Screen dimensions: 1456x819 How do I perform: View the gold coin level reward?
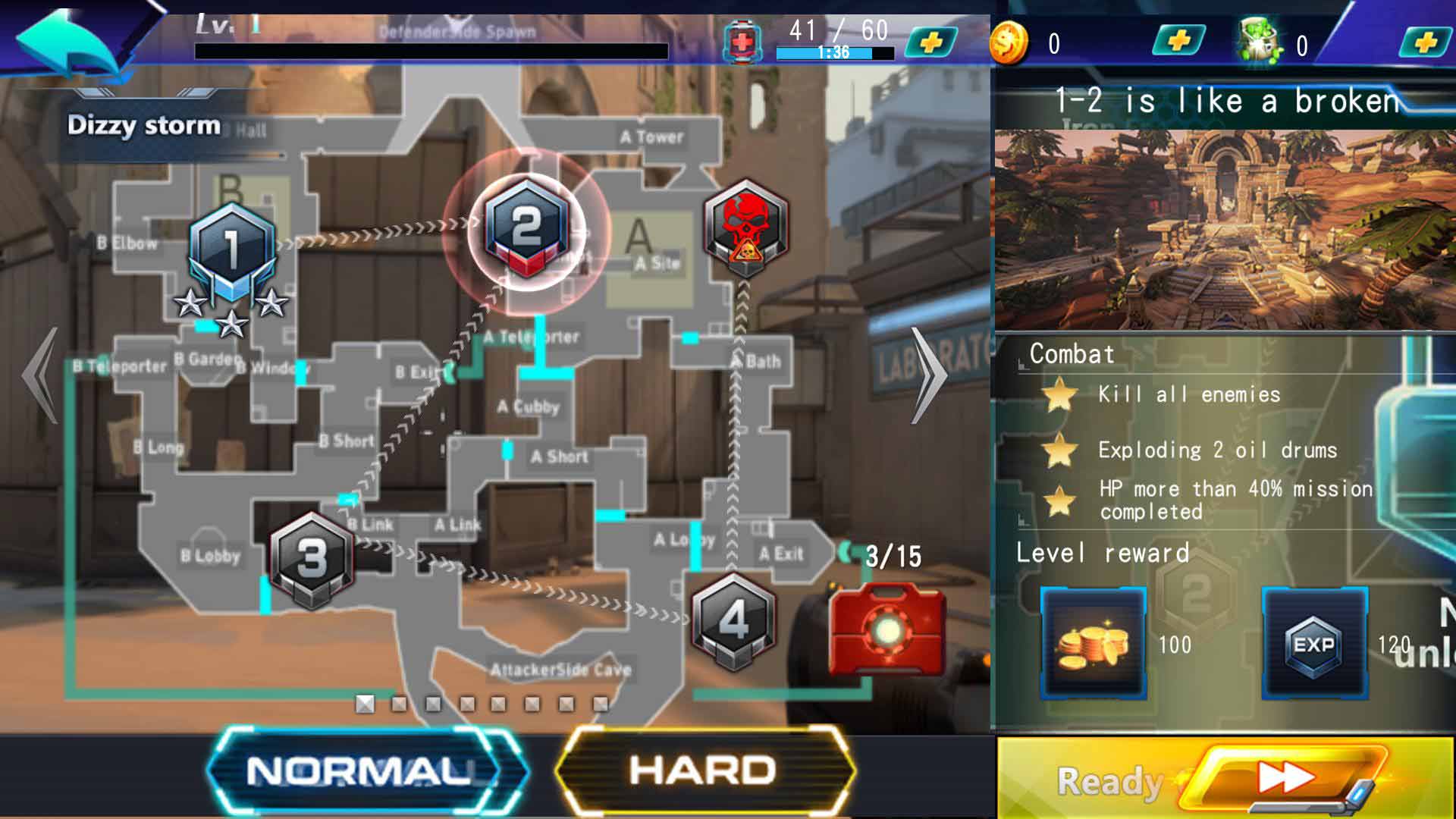click(x=1093, y=643)
